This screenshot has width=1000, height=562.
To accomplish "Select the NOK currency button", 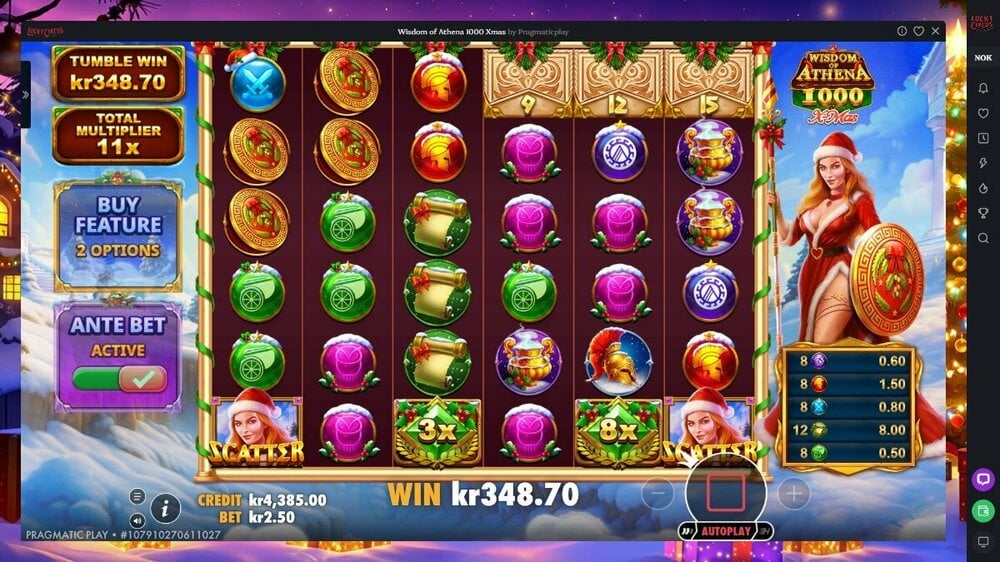I will click(x=983, y=57).
